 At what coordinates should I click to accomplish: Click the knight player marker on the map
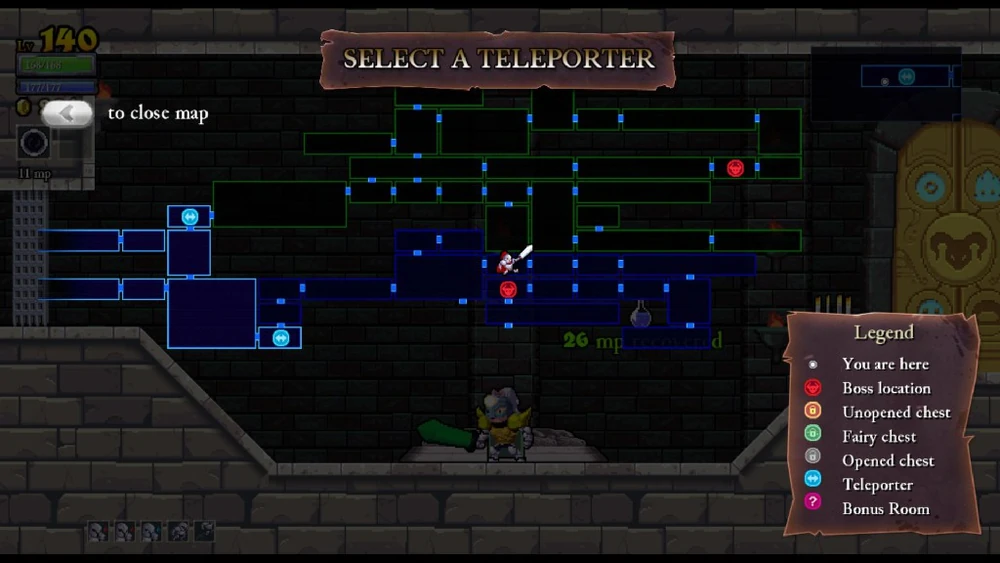click(x=508, y=263)
